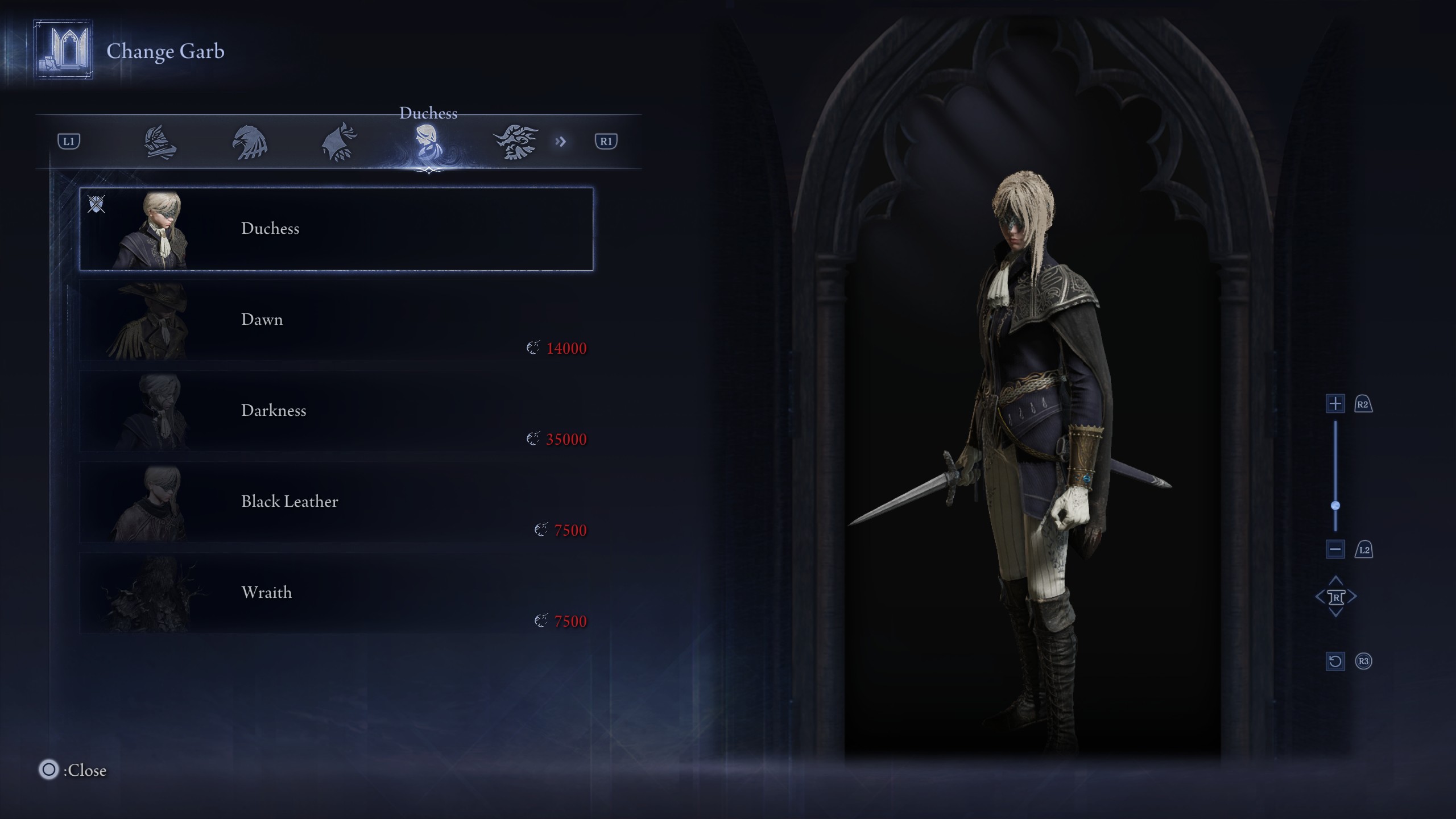Screen dimensions: 1456x819
Task: Select the Duchess character tab
Action: [427, 142]
